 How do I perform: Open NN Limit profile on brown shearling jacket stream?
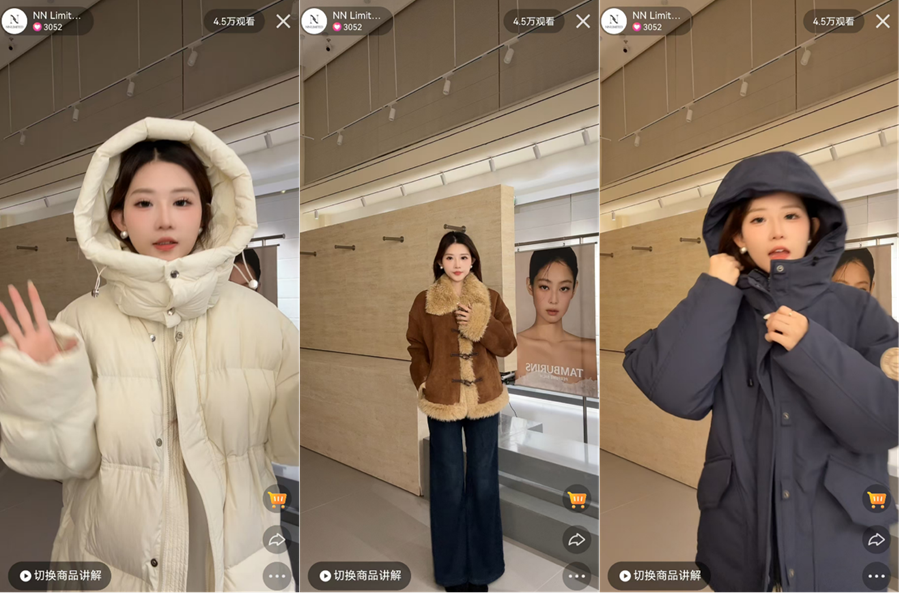(x=347, y=21)
